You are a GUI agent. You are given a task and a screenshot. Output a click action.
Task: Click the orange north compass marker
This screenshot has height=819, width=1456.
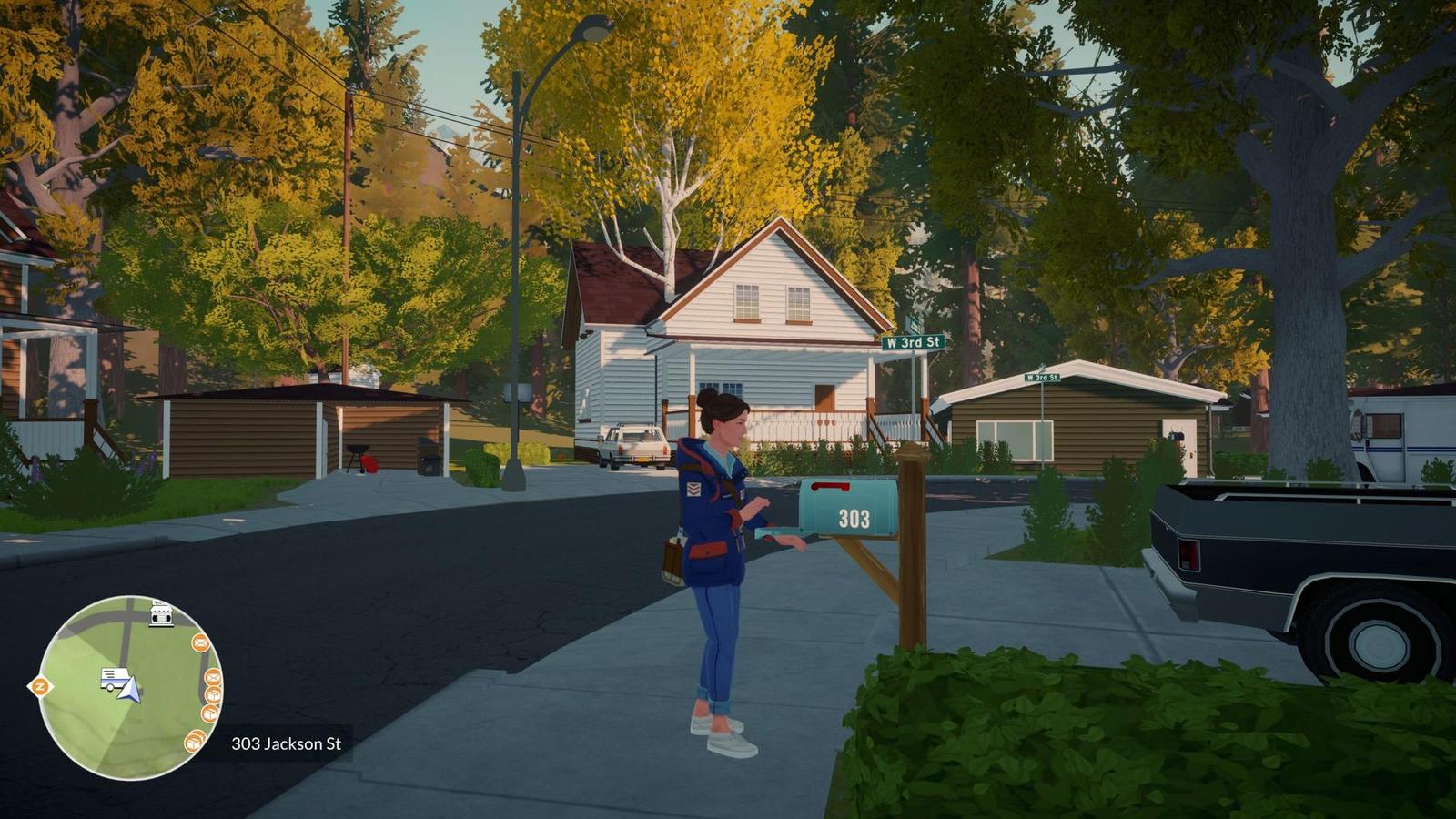(x=40, y=686)
